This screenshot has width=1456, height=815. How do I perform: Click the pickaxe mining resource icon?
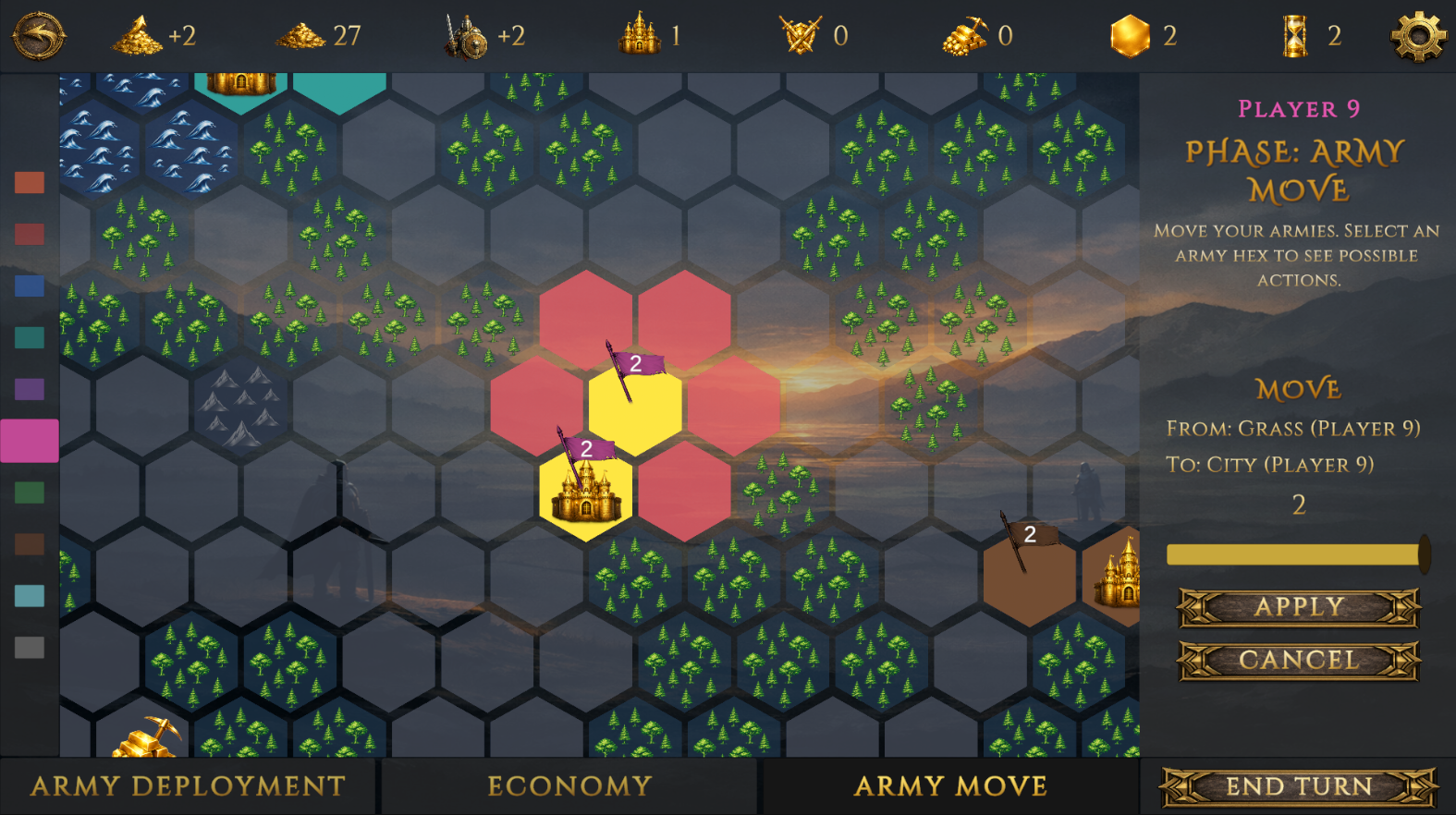click(x=964, y=35)
